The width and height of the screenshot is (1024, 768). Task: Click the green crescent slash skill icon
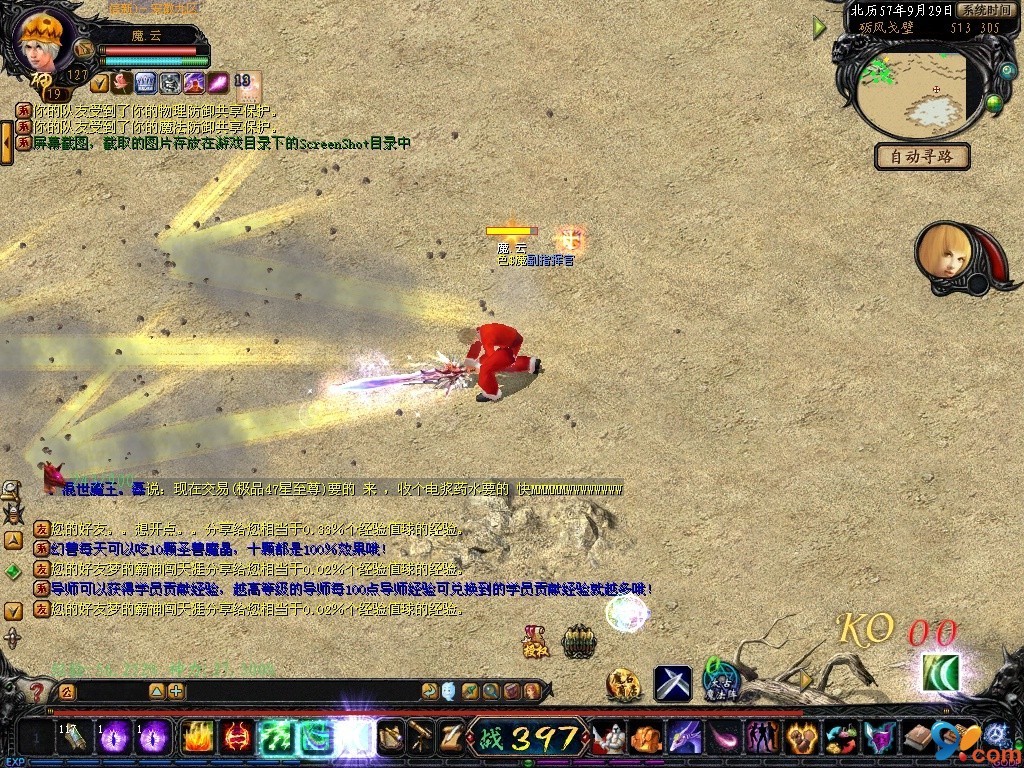pyautogui.click(x=941, y=673)
